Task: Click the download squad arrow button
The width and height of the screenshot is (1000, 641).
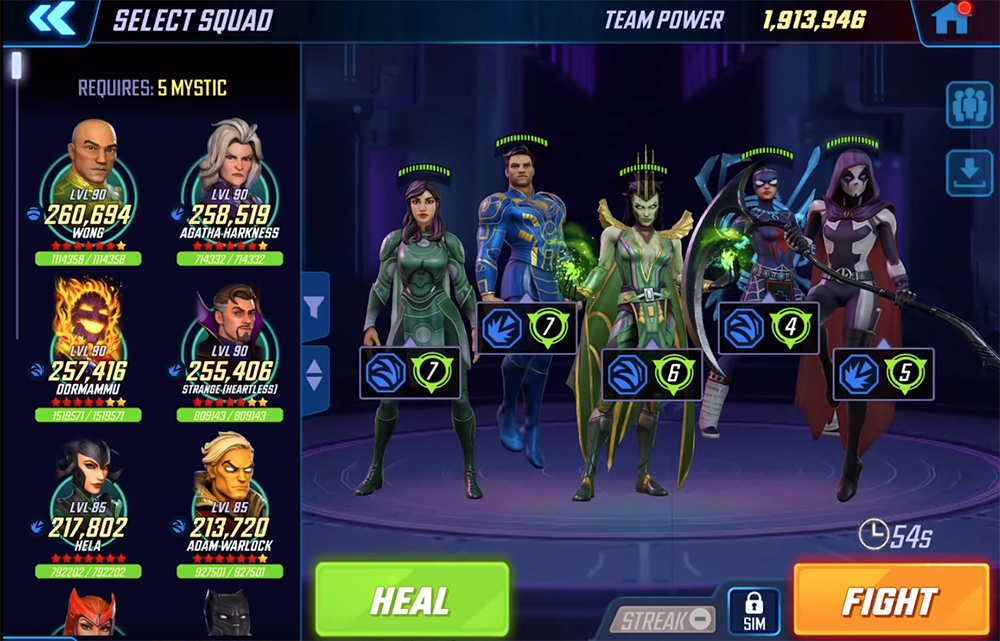Action: 969,174
